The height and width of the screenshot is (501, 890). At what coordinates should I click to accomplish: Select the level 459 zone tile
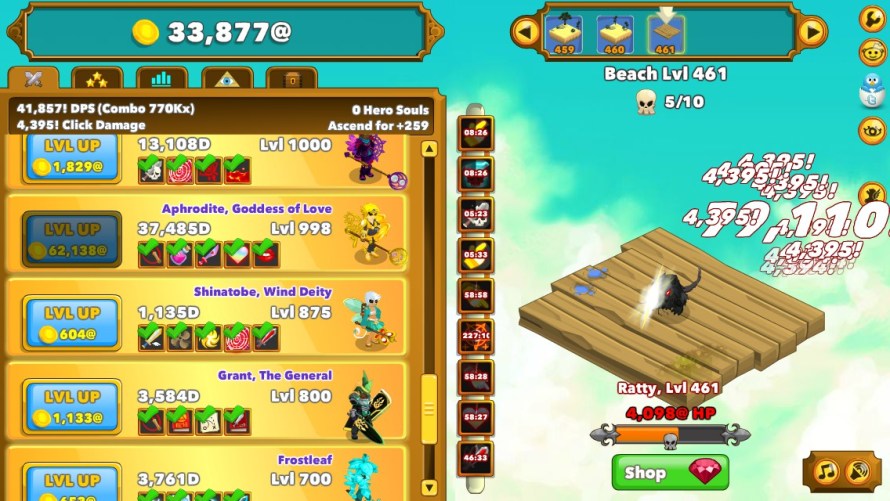click(565, 34)
